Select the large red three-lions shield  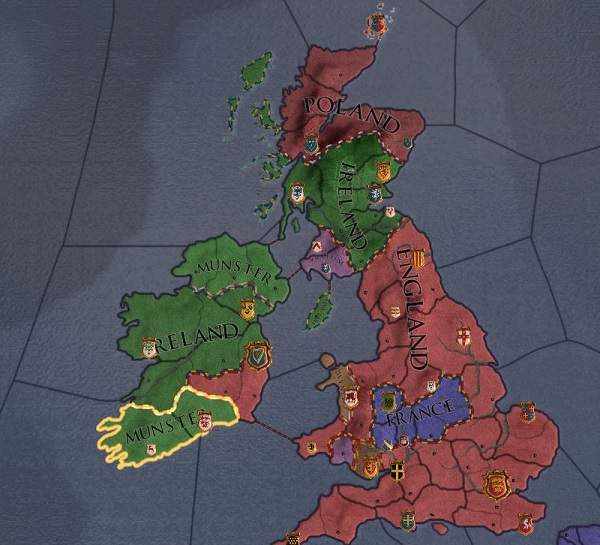click(492, 485)
